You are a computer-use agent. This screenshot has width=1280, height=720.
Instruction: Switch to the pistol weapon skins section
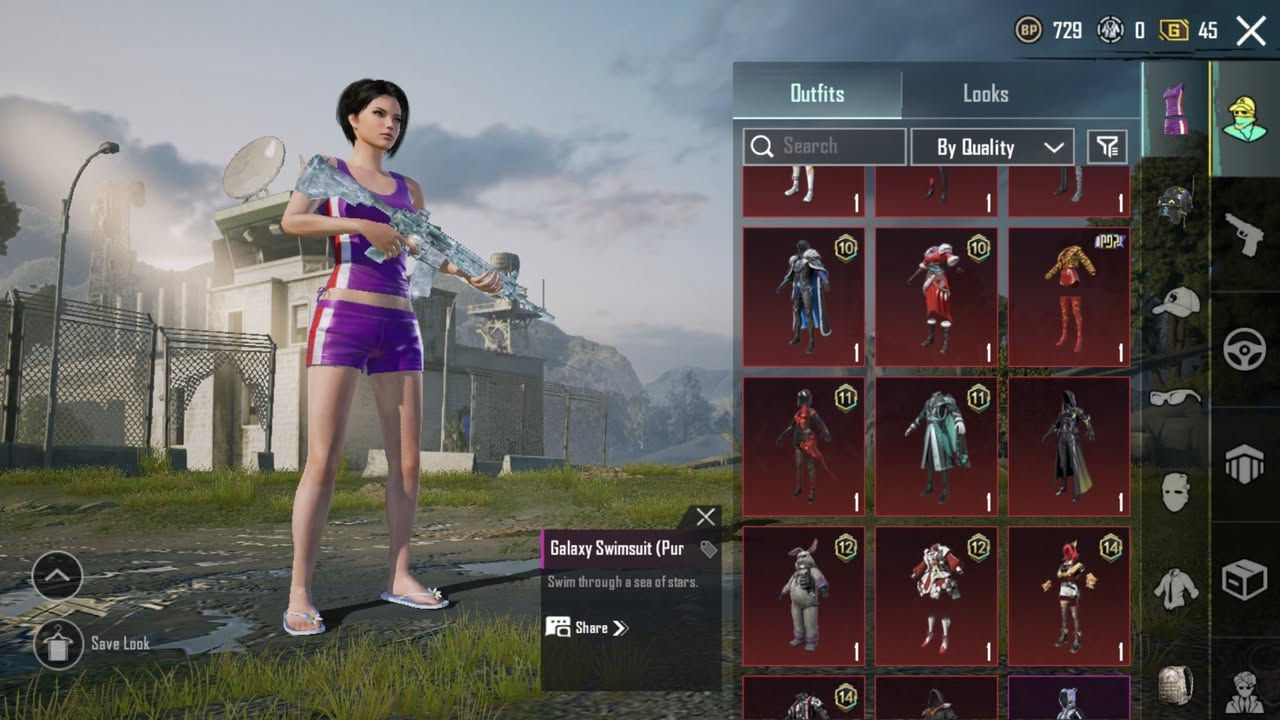(1245, 235)
